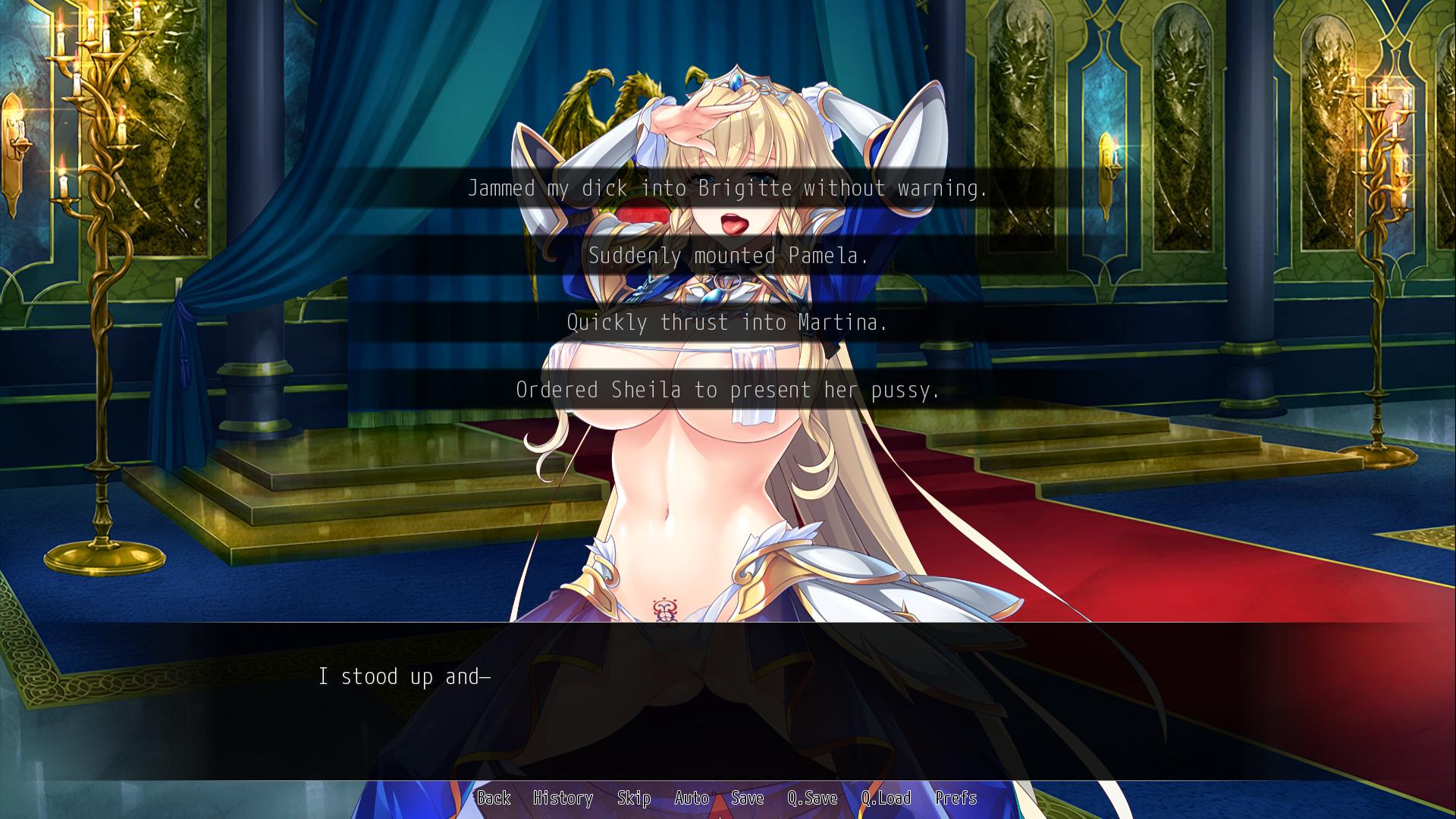
Task: Select "Ordered Sheila to present her pussy."
Action: point(728,390)
